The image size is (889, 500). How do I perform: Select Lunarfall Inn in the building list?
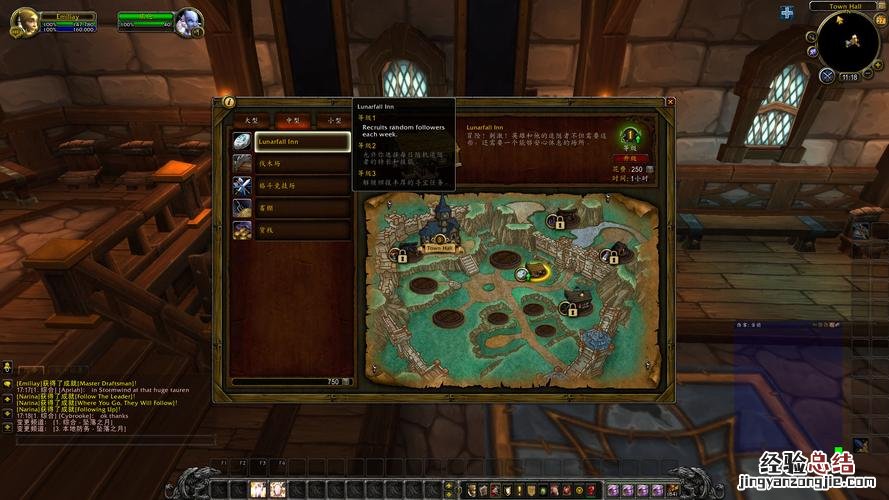(301, 142)
